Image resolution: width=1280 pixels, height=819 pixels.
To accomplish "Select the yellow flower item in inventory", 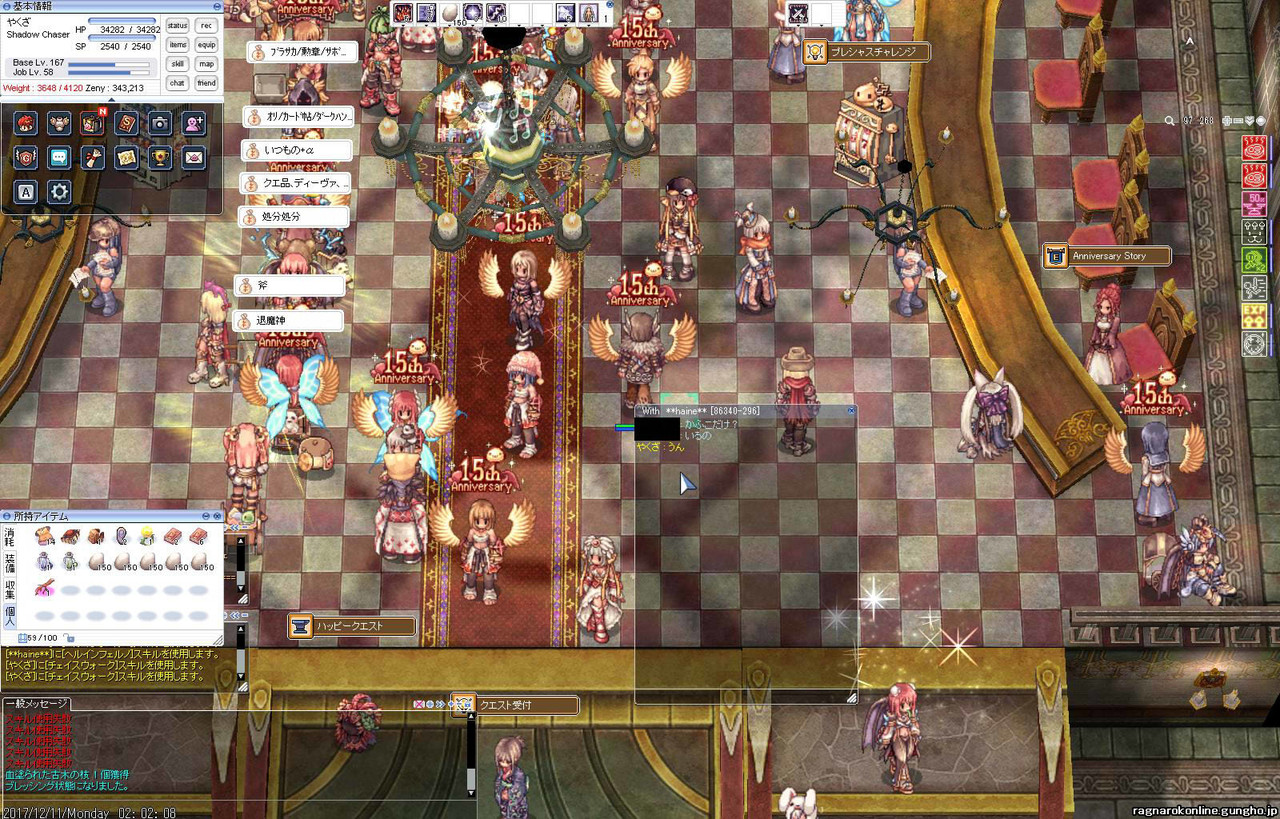I will pos(147,537).
